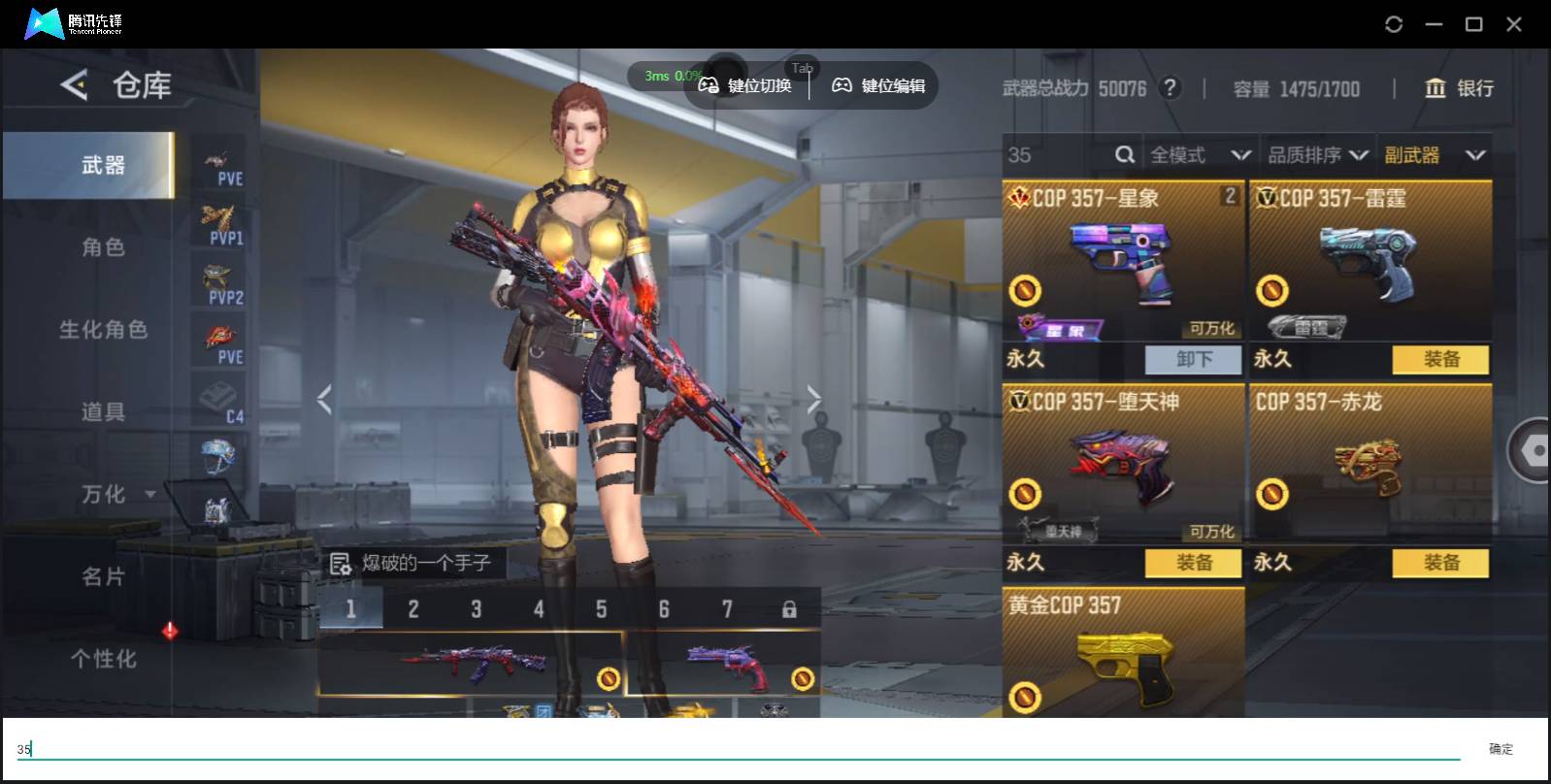The image size is (1551, 784).
Task: Equip the COP 357-赤龙 pistol
Action: [x=1440, y=563]
